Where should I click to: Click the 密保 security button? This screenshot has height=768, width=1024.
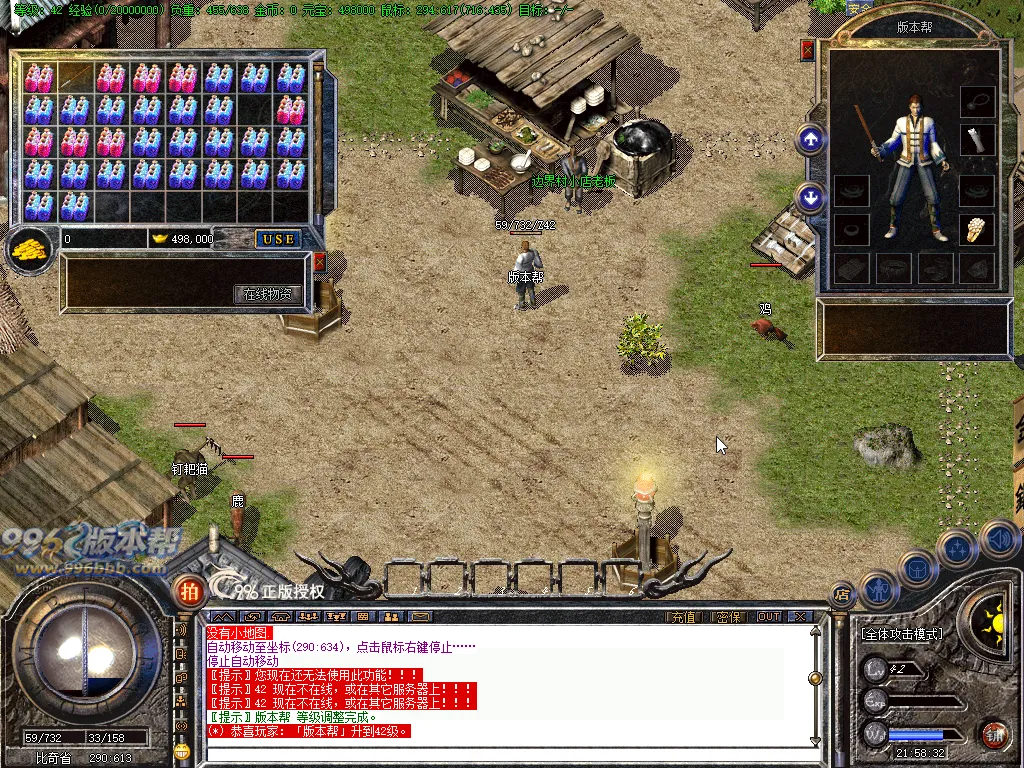pyautogui.click(x=729, y=617)
